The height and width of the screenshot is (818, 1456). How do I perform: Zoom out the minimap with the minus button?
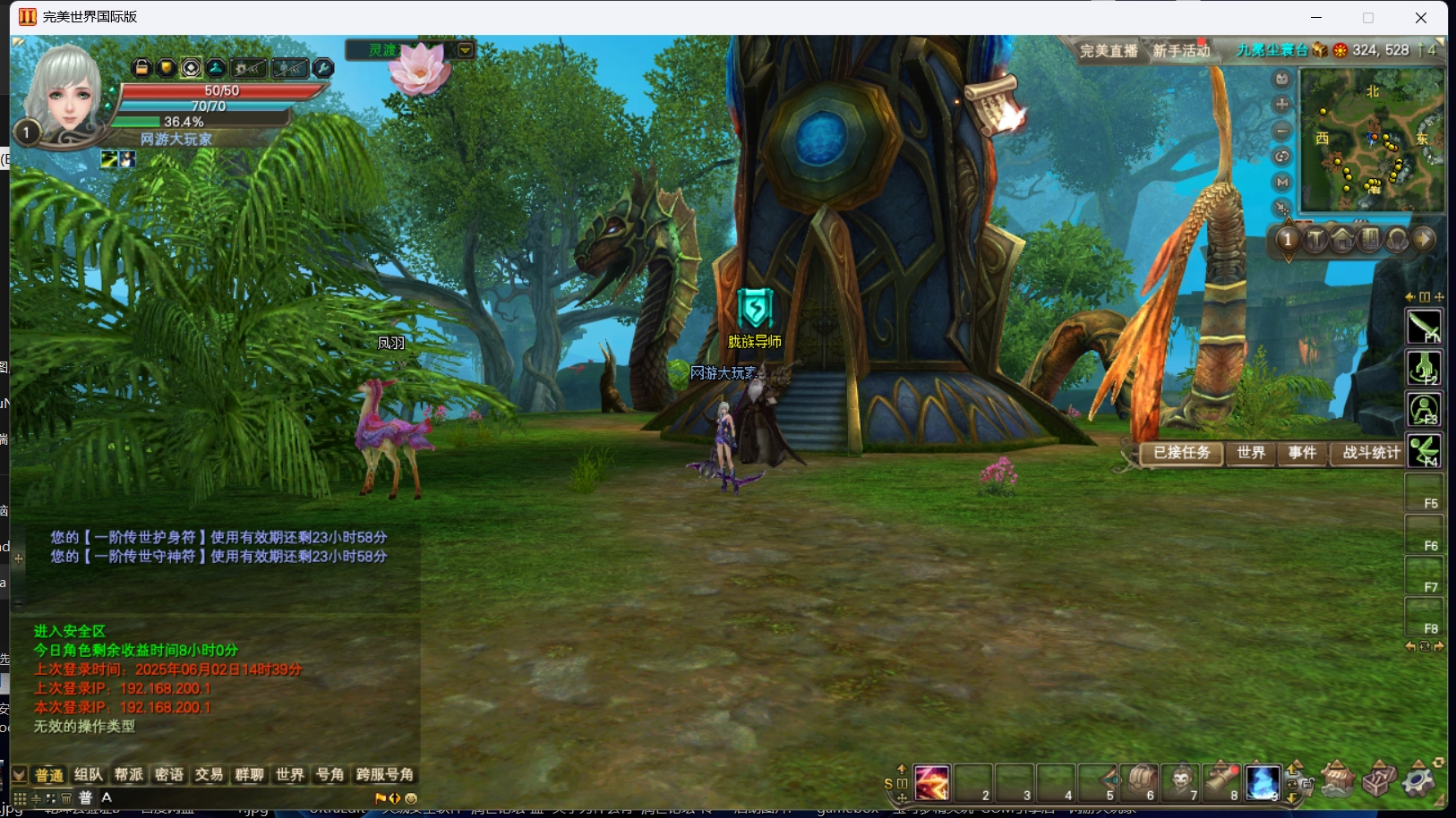point(1282,131)
